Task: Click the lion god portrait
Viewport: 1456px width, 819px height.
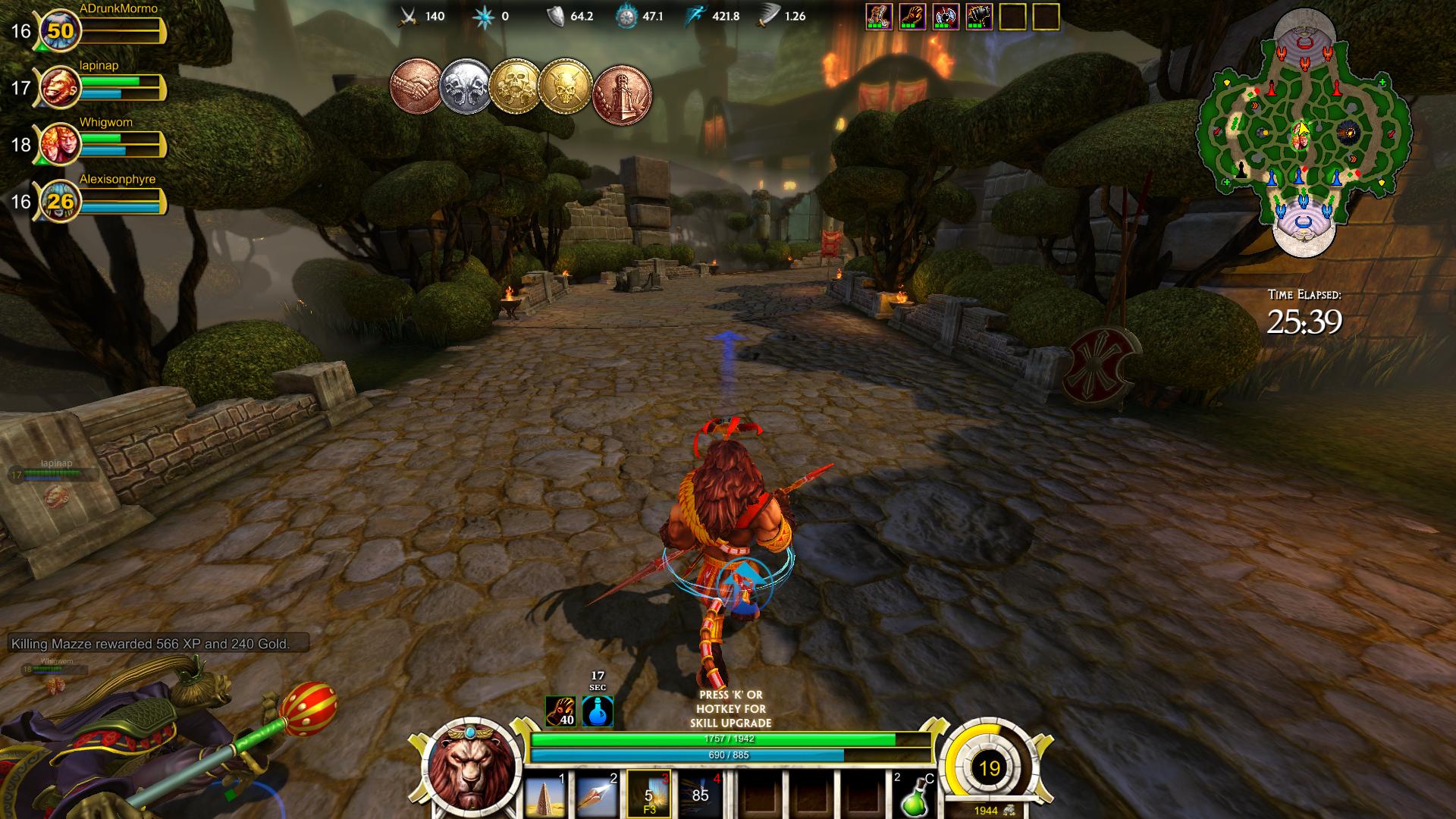Action: coord(470,767)
